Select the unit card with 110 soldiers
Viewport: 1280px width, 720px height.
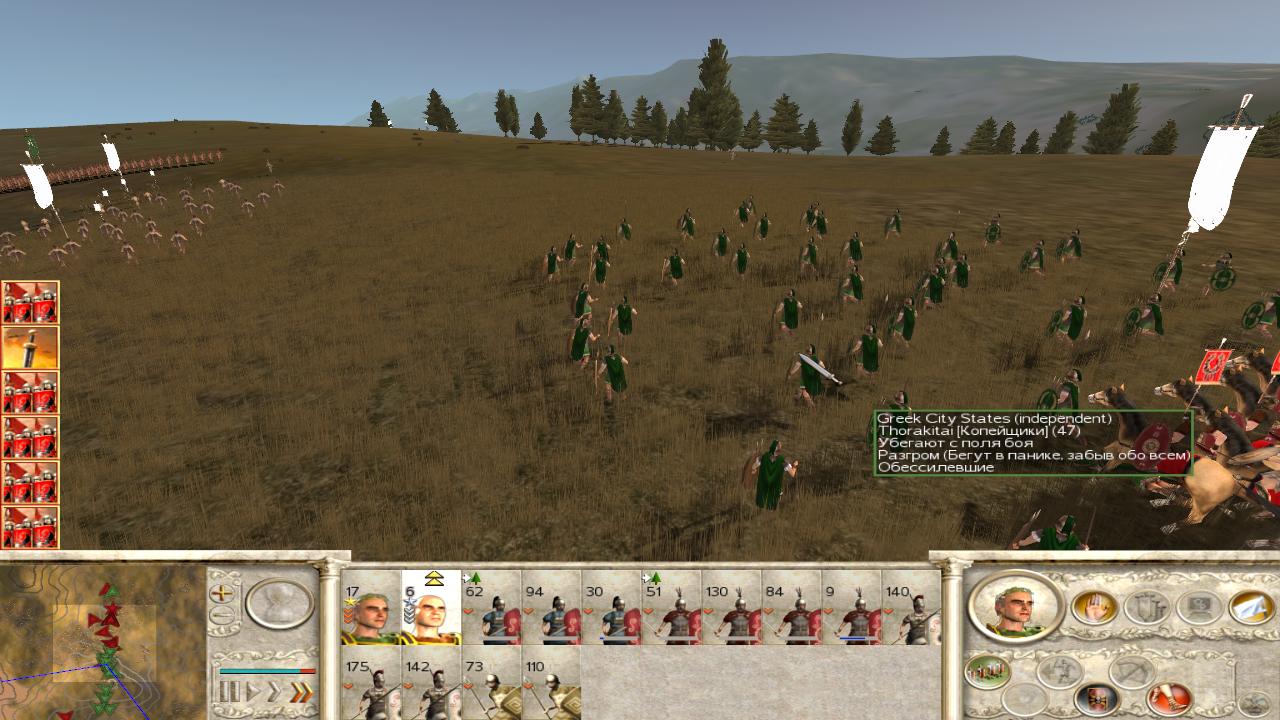tap(551, 684)
